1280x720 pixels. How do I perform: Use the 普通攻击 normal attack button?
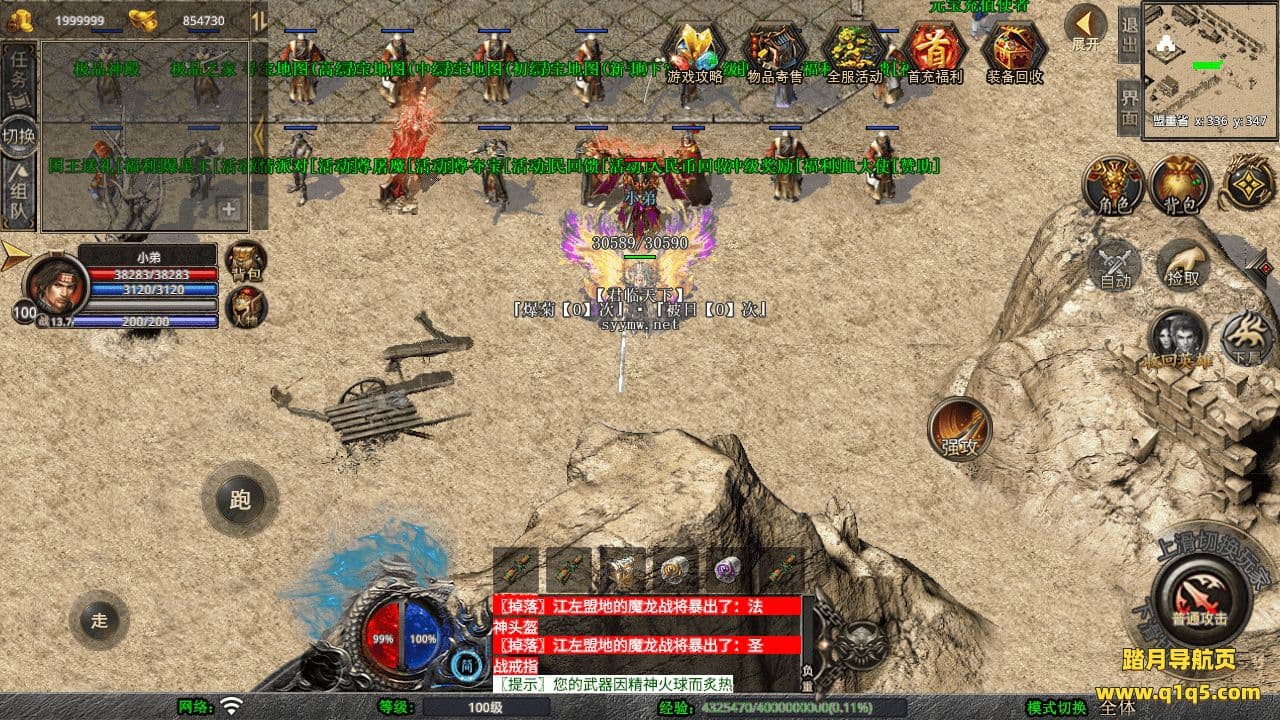coord(1200,597)
